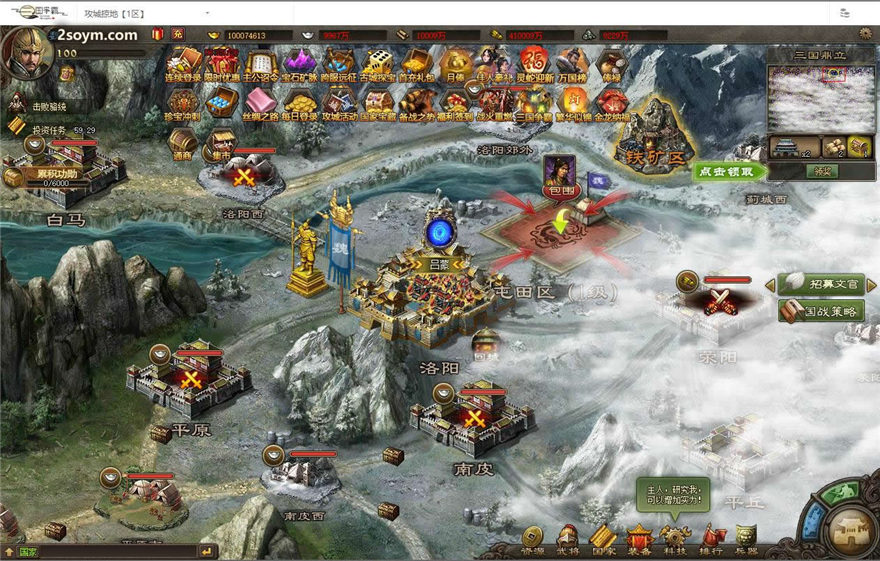
Task: Open the 国战策略 war strategy button
Action: pos(819,311)
